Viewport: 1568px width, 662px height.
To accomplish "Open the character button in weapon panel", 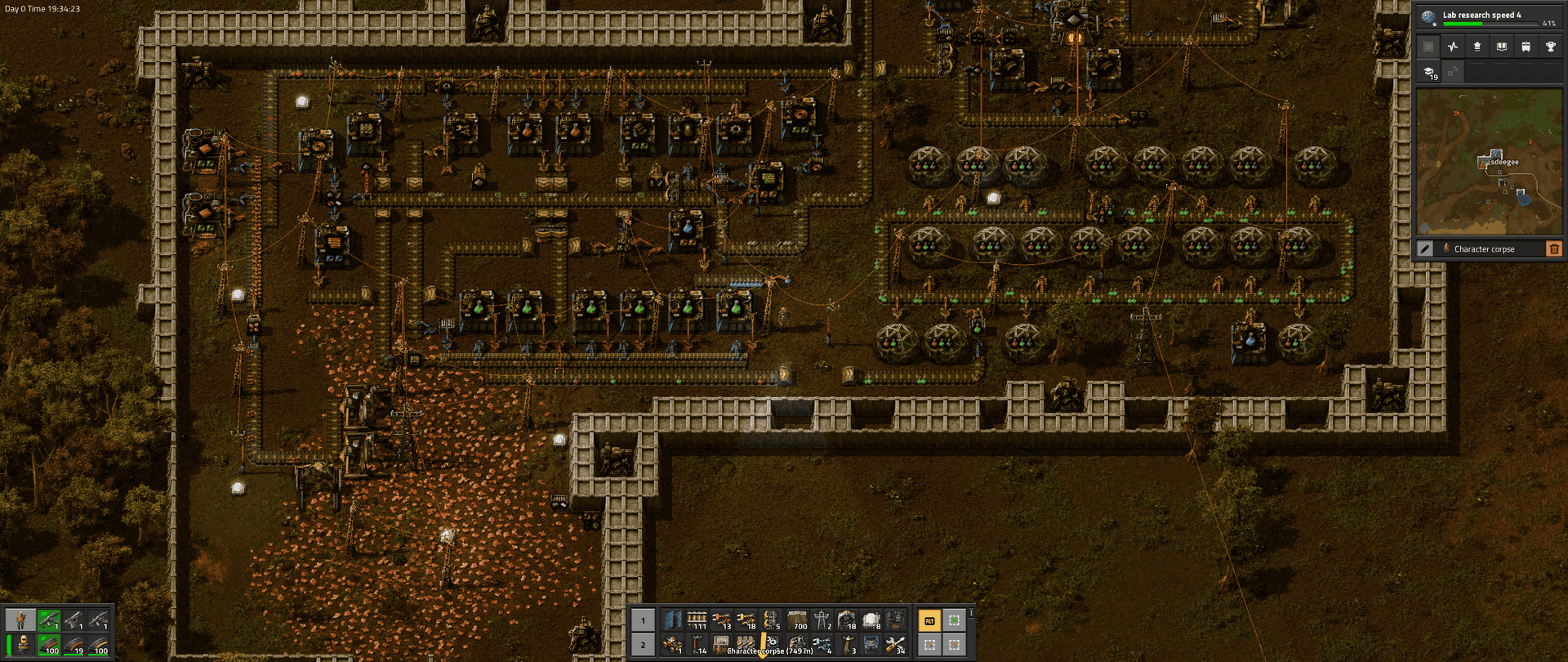I will (x=20, y=620).
